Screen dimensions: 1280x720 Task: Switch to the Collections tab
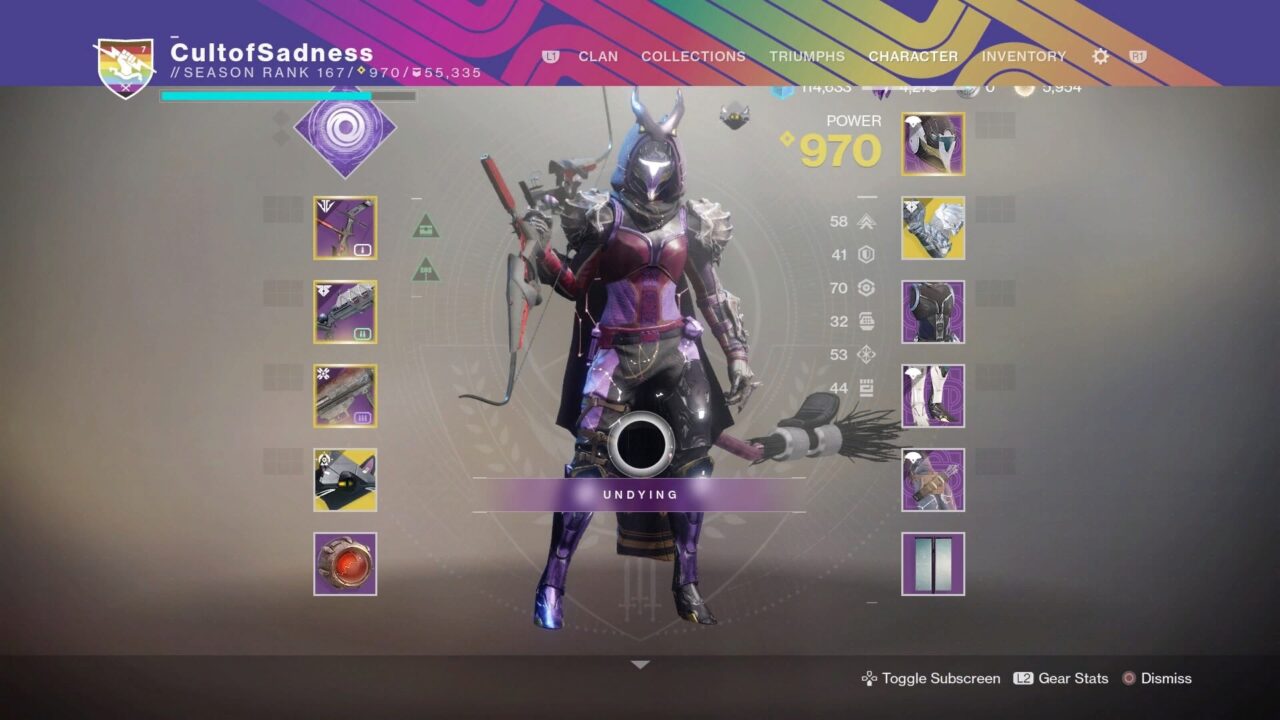pos(693,57)
